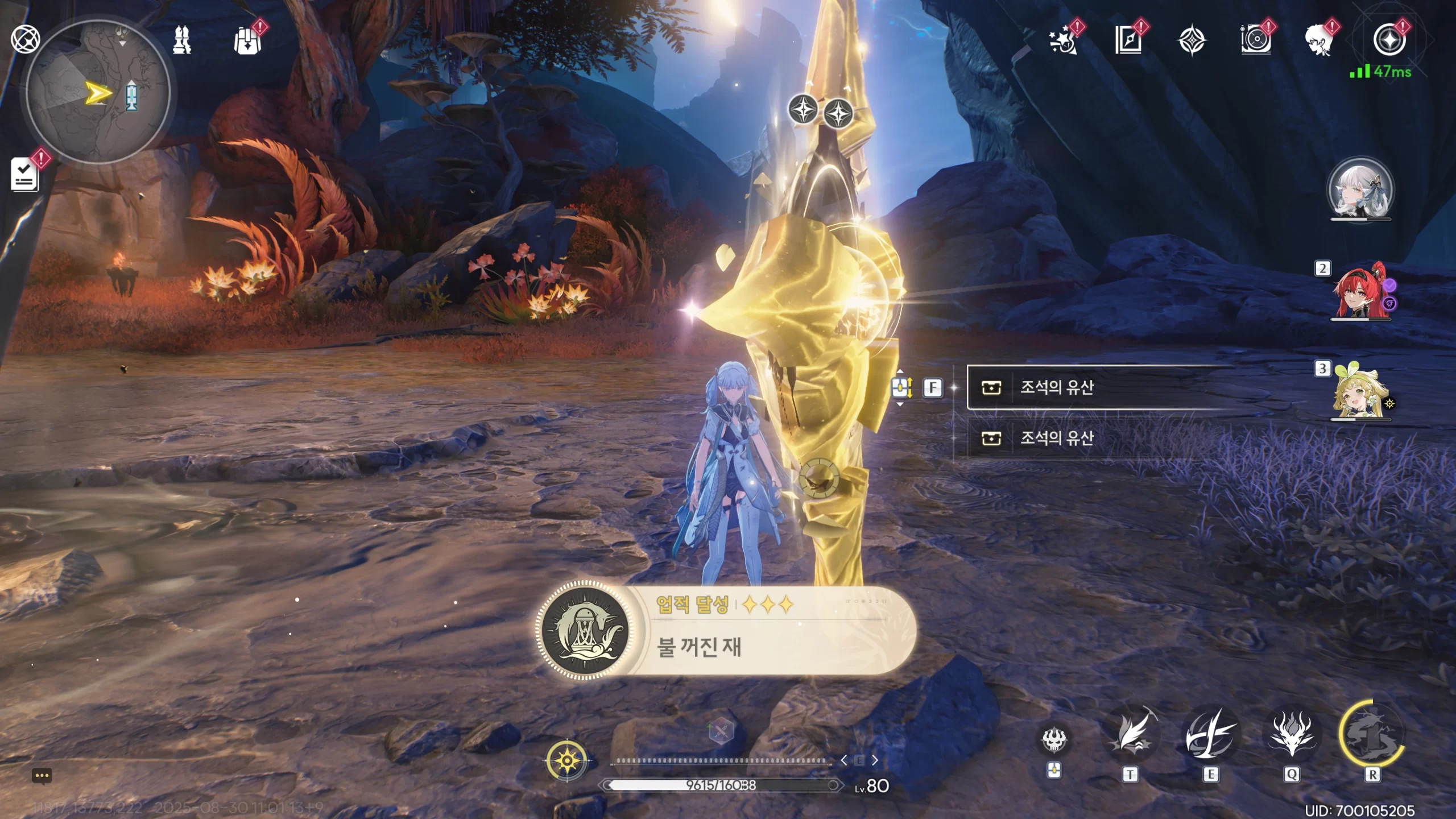Viewport: 1456px width, 819px height.
Task: Open the resonator character menu icon
Action: coord(1318,41)
